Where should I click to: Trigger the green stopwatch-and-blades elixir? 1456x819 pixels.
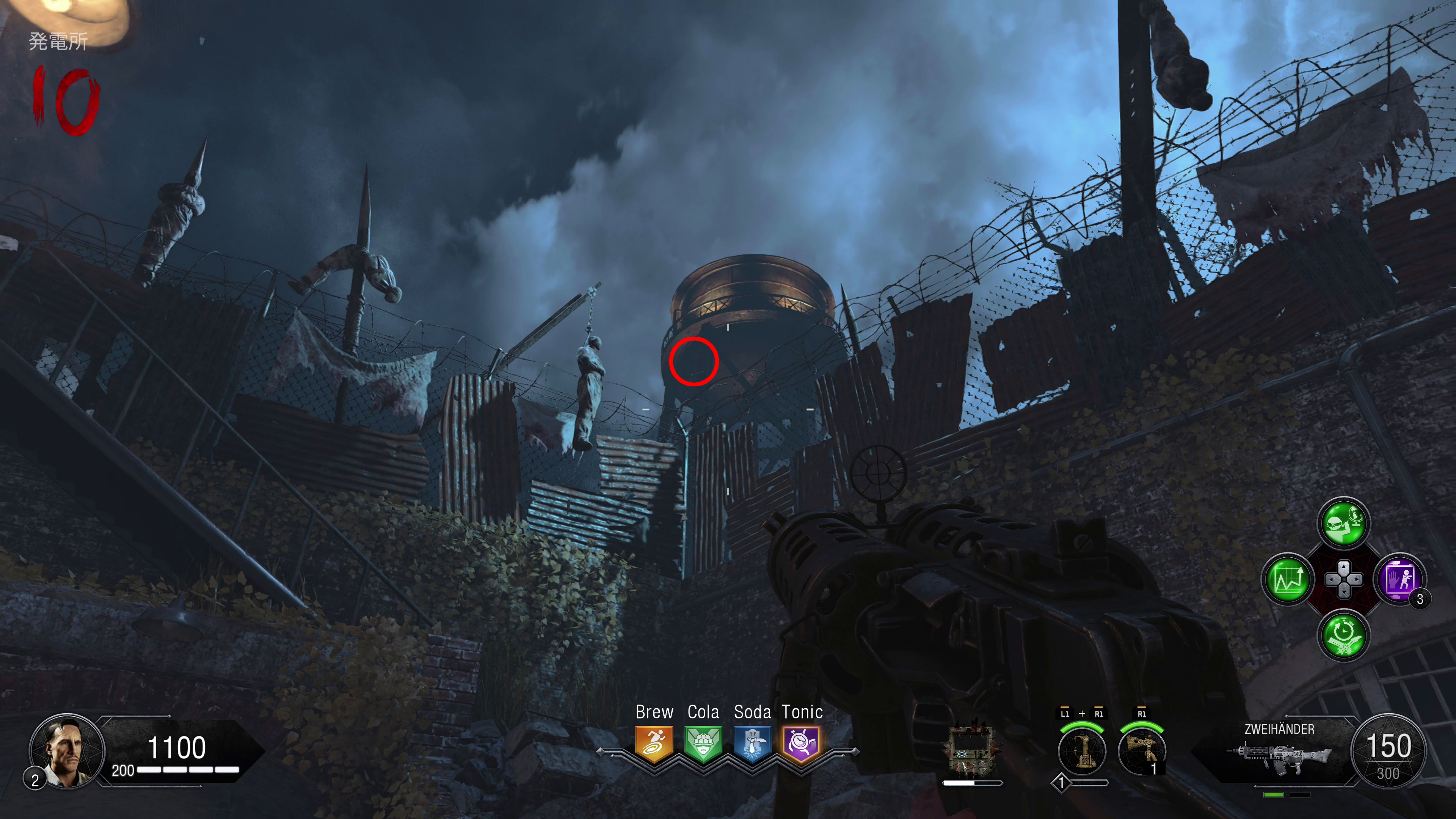click(x=1343, y=635)
